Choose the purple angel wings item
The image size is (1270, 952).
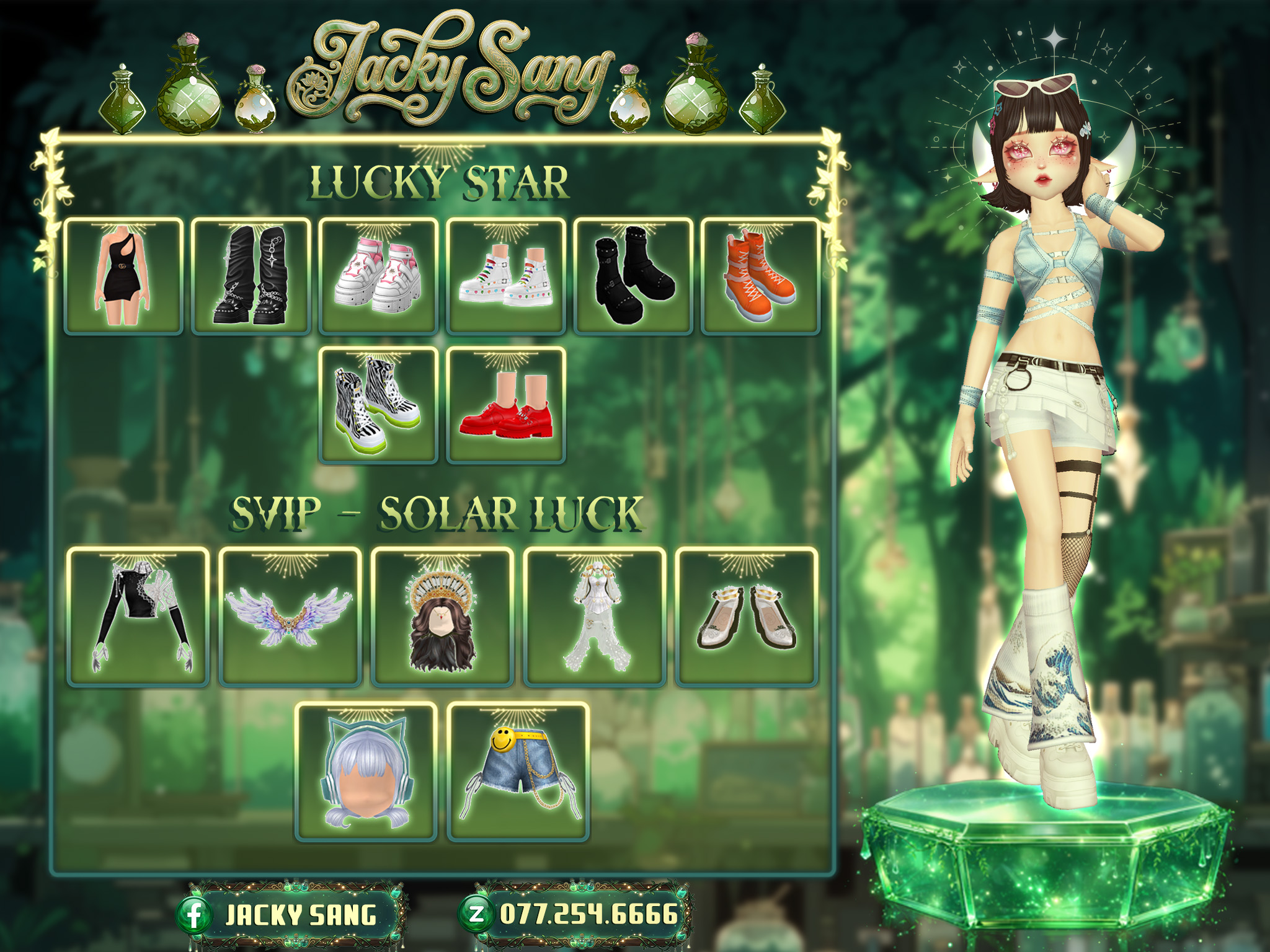pos(290,617)
